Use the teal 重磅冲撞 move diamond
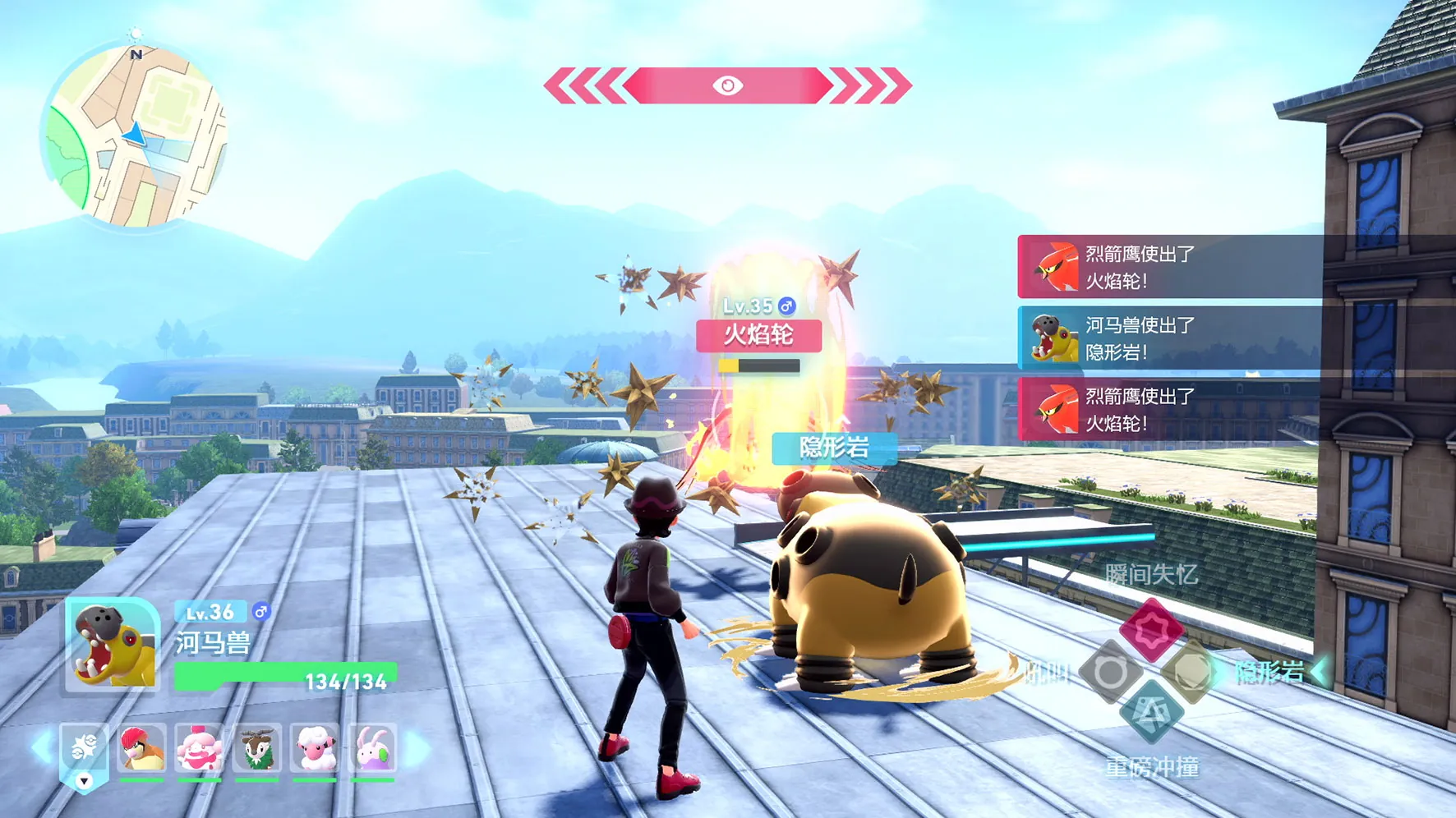Image resolution: width=1456 pixels, height=818 pixels. (1150, 713)
